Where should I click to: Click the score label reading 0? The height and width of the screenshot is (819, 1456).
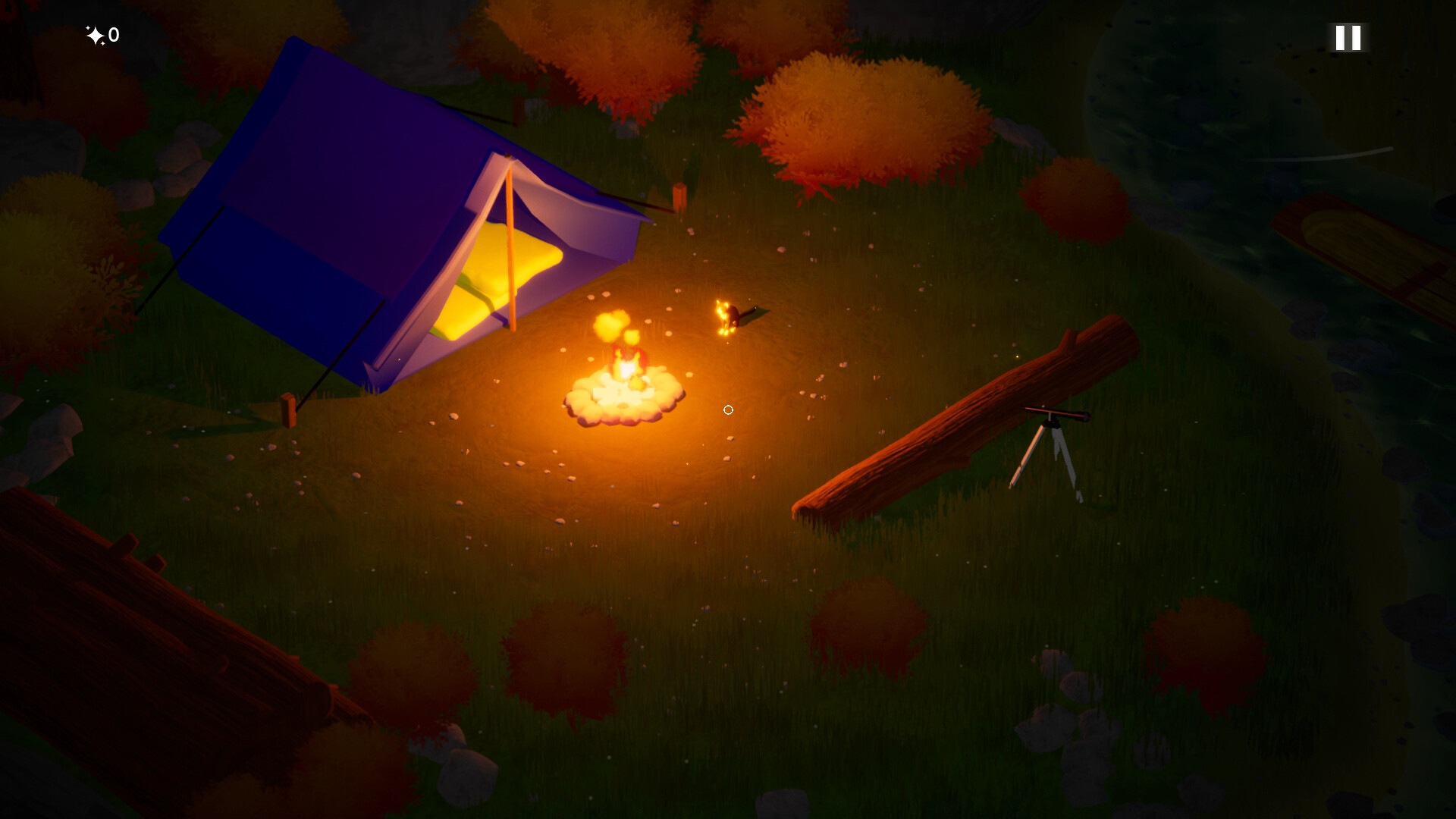pyautogui.click(x=112, y=35)
